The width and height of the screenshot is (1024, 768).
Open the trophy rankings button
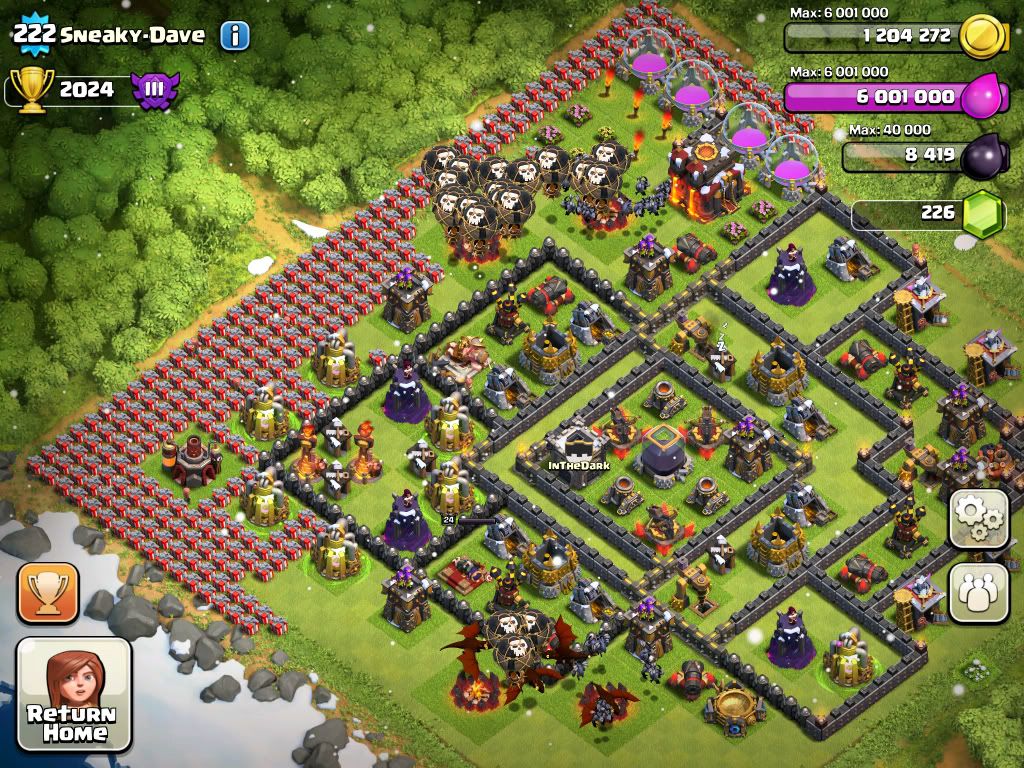point(47,593)
